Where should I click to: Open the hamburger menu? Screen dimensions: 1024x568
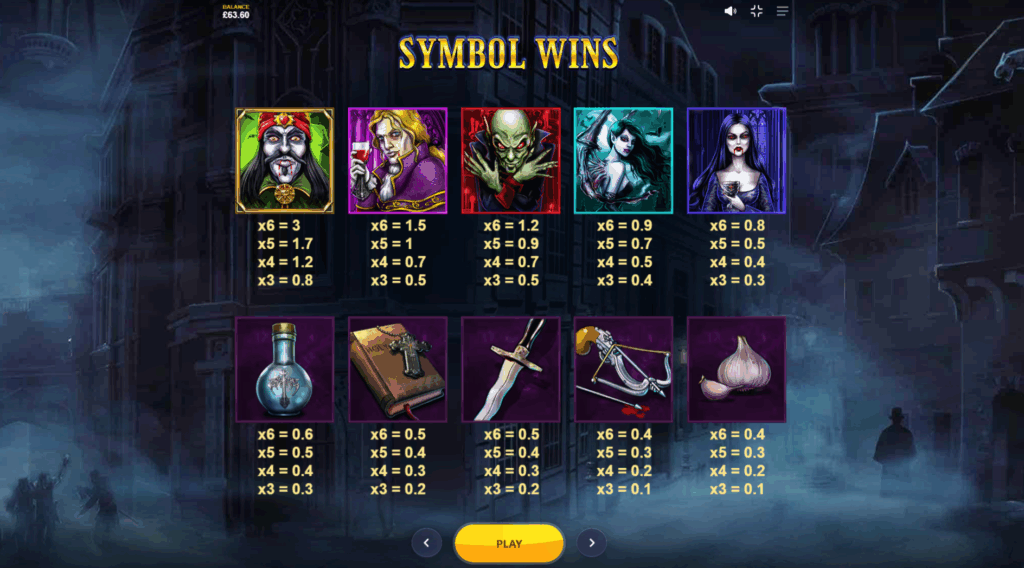(782, 11)
